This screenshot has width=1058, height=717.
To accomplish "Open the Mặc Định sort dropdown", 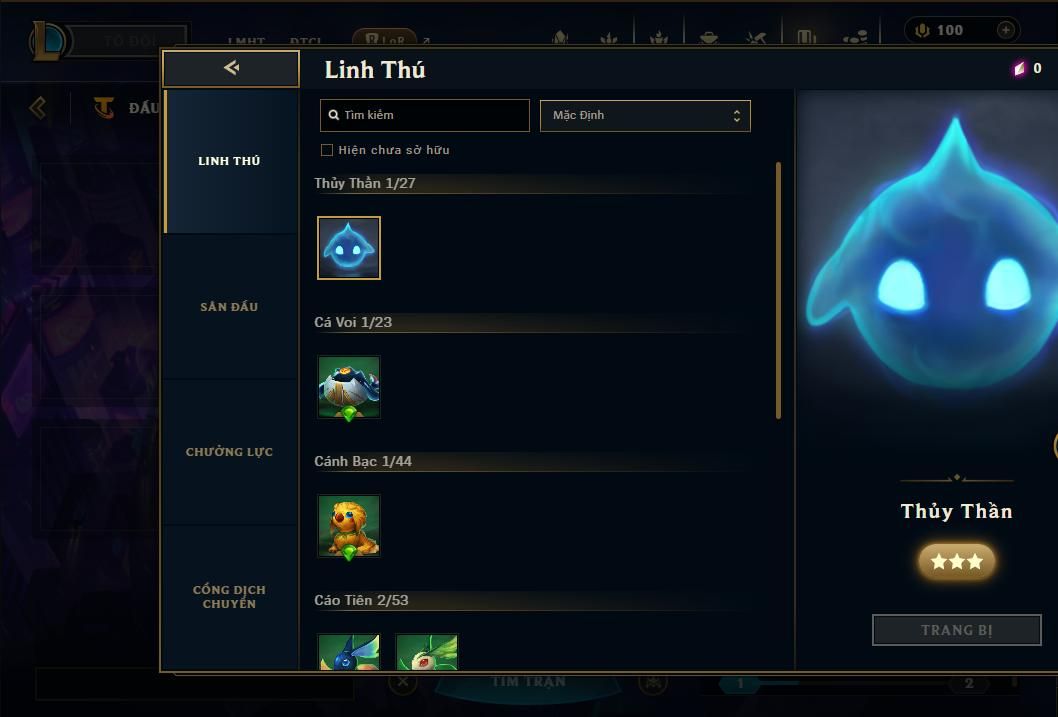I will tap(645, 115).
